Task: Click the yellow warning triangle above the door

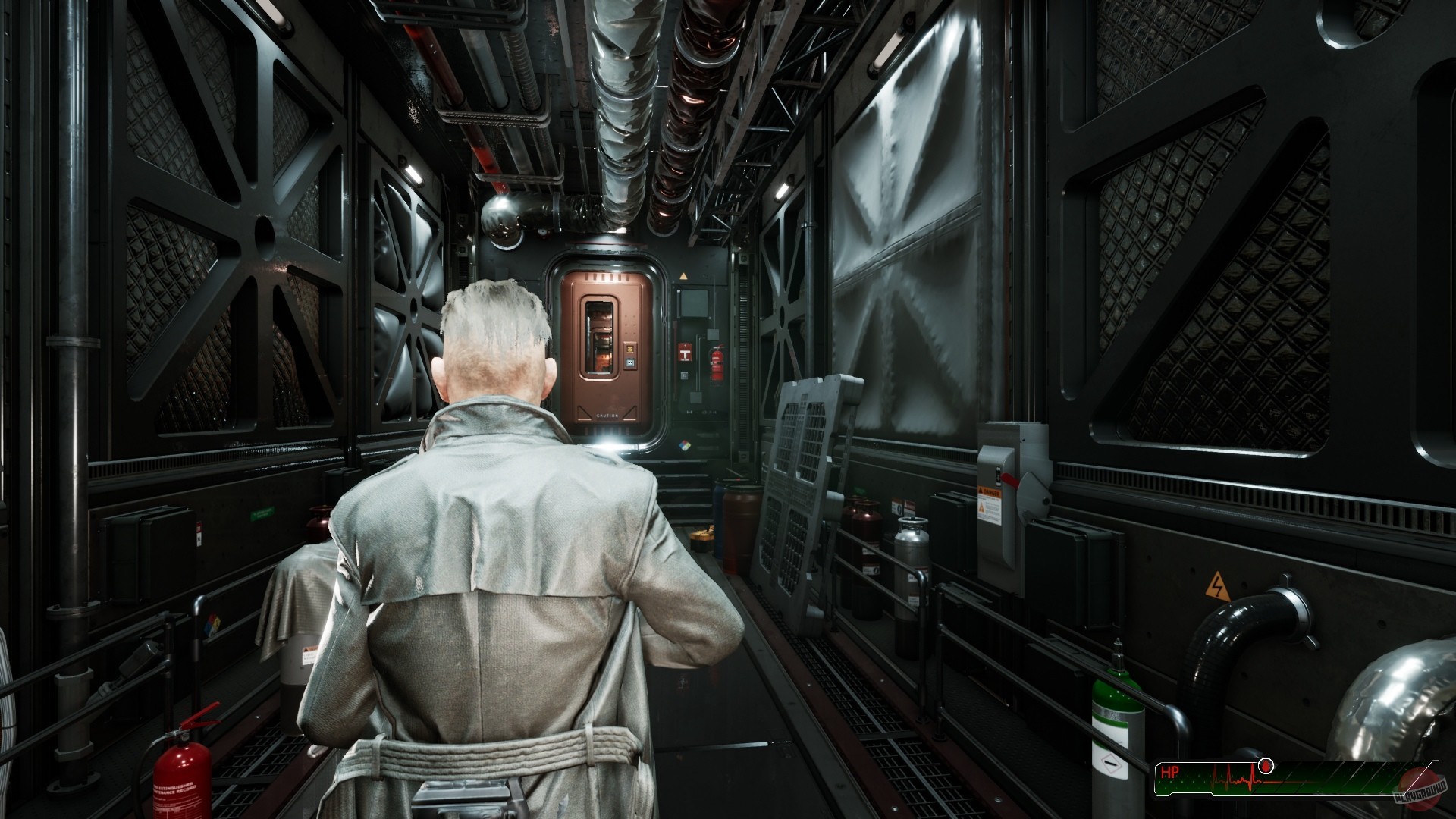Action: (x=683, y=275)
